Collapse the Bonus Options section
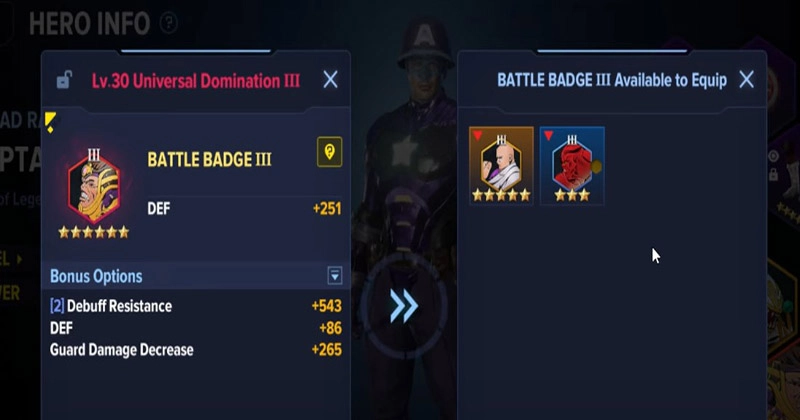800x420 pixels. point(335,276)
